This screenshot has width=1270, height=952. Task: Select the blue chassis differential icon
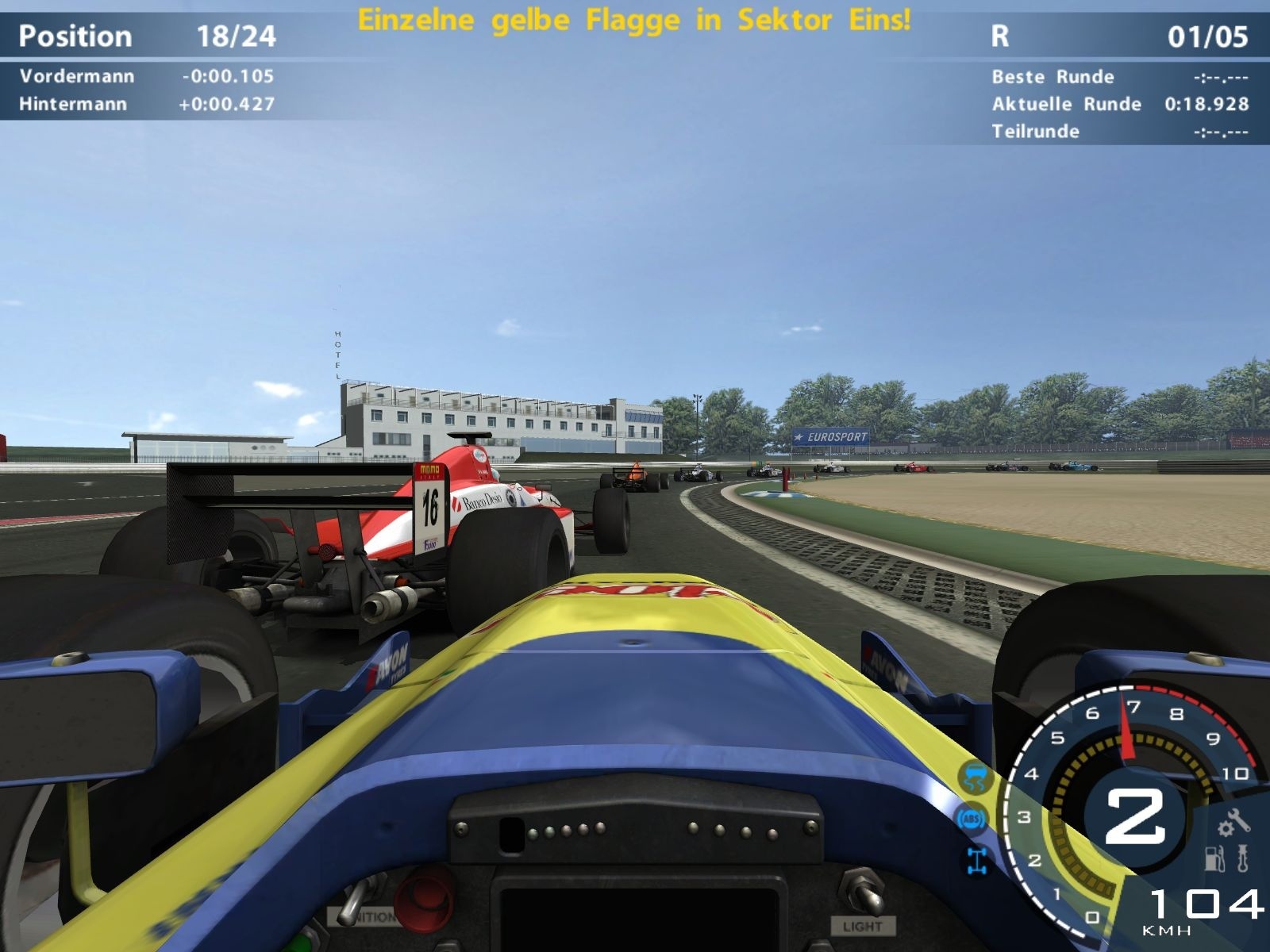point(975,859)
